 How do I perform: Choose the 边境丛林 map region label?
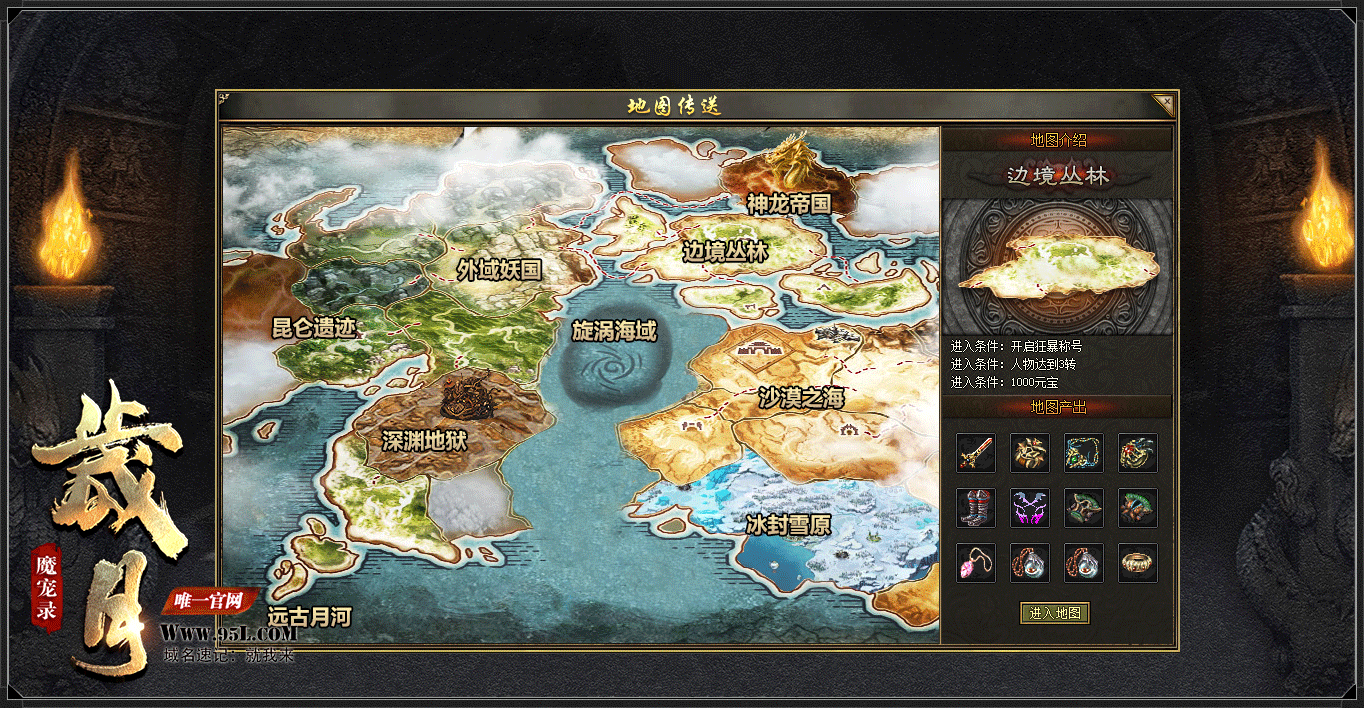[725, 252]
